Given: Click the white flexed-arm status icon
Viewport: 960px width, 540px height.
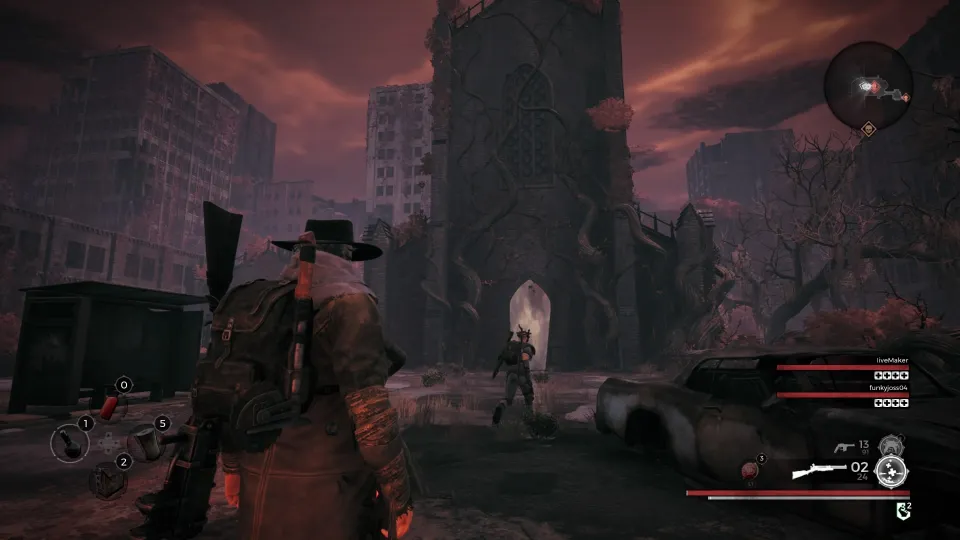Looking at the screenshot, I should [903, 510].
